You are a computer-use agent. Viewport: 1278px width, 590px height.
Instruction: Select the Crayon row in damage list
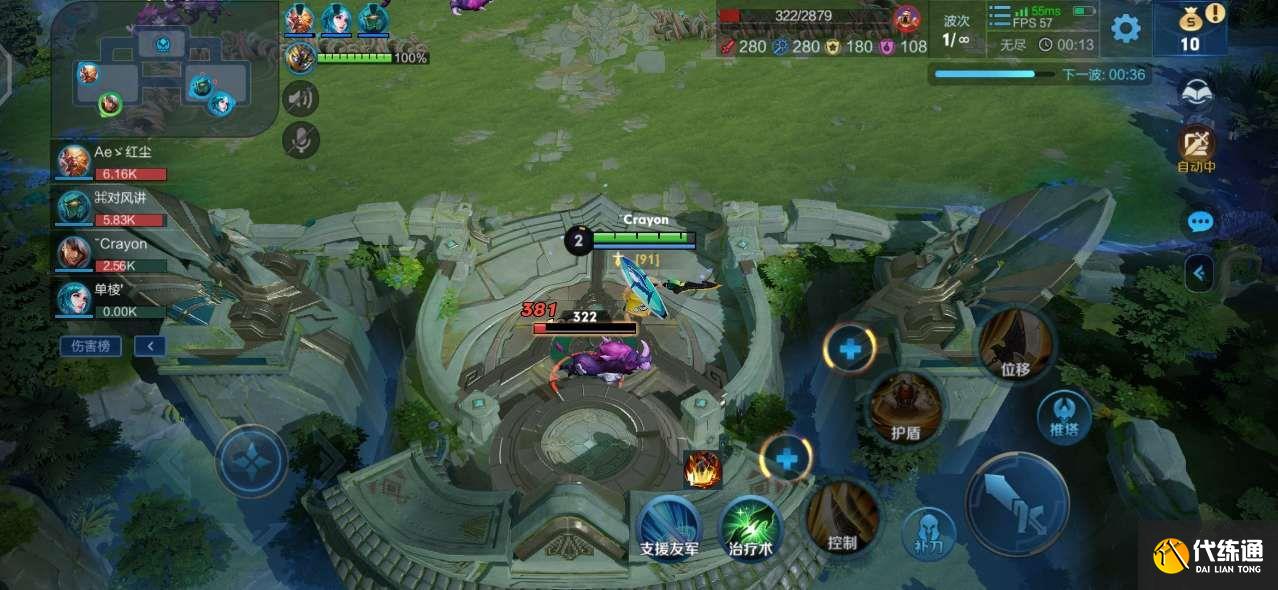(x=112, y=254)
